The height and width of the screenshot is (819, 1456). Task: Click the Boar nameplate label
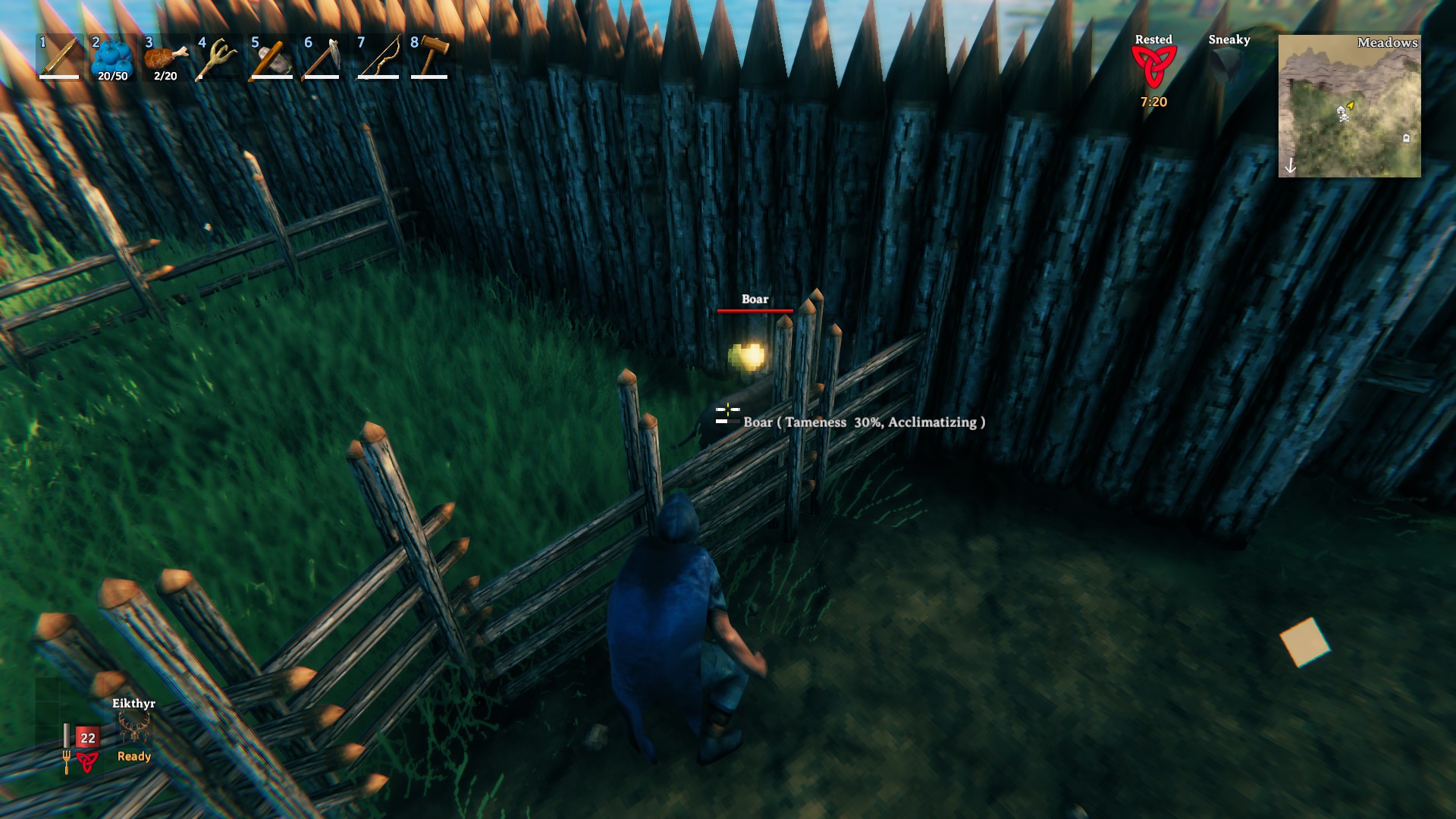(755, 299)
